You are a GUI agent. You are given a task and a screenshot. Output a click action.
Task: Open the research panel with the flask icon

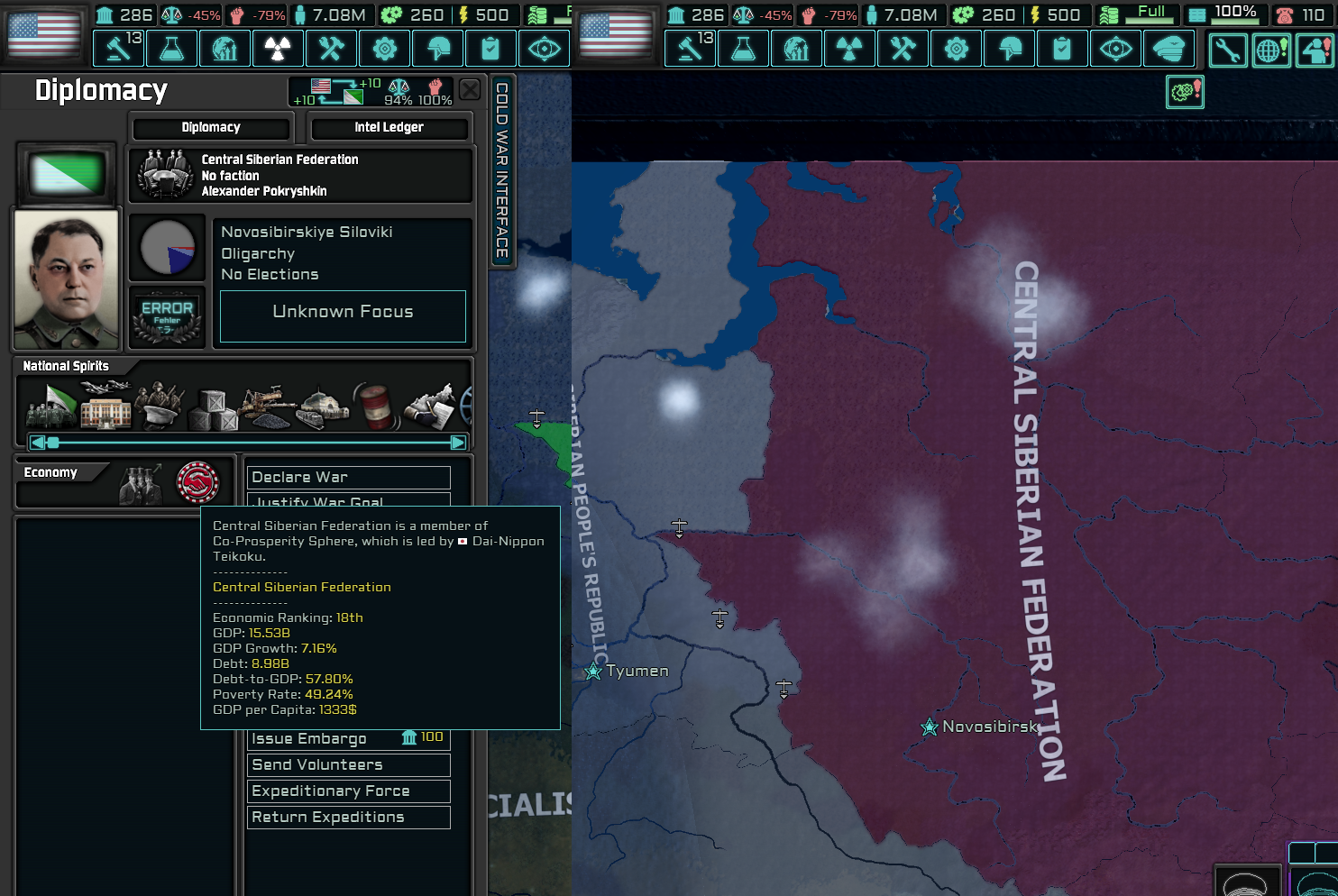coord(171,50)
